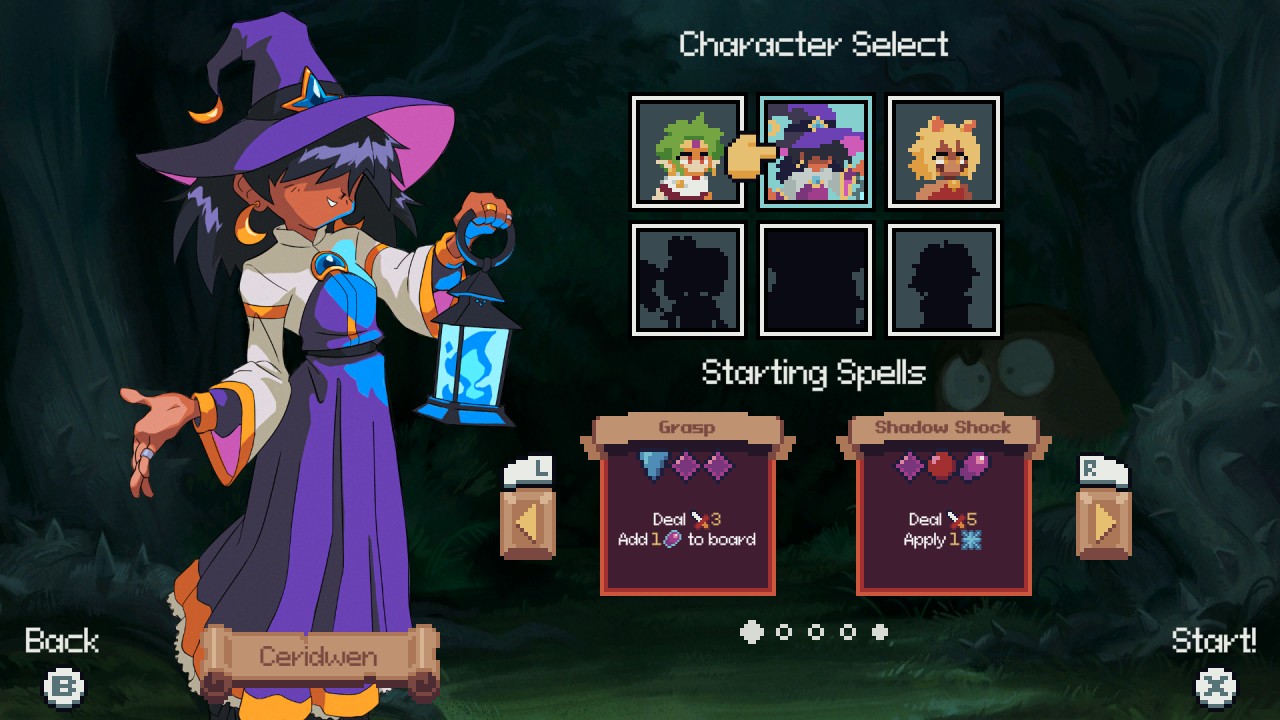
Task: Select the blonde bear-eared character portrait
Action: pos(943,152)
